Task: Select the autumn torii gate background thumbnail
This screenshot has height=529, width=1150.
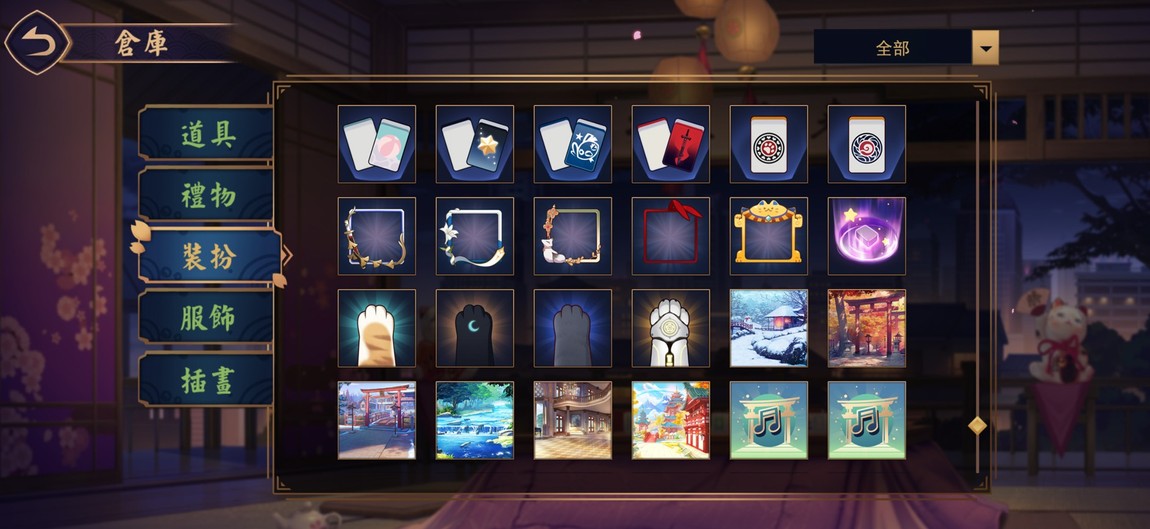Action: tap(867, 328)
